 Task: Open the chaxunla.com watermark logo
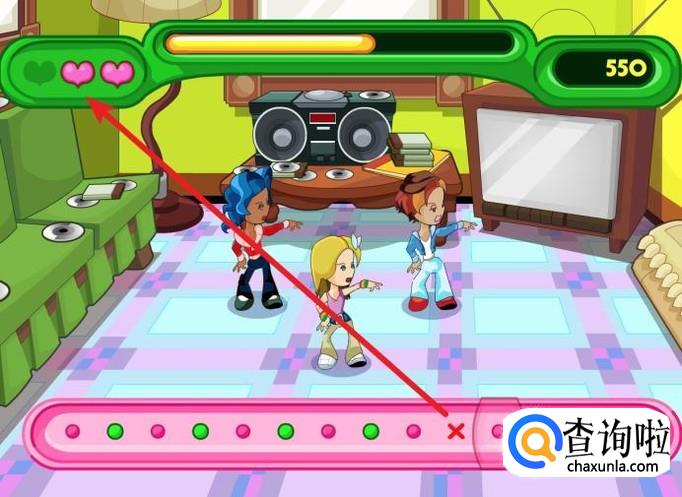(588, 443)
